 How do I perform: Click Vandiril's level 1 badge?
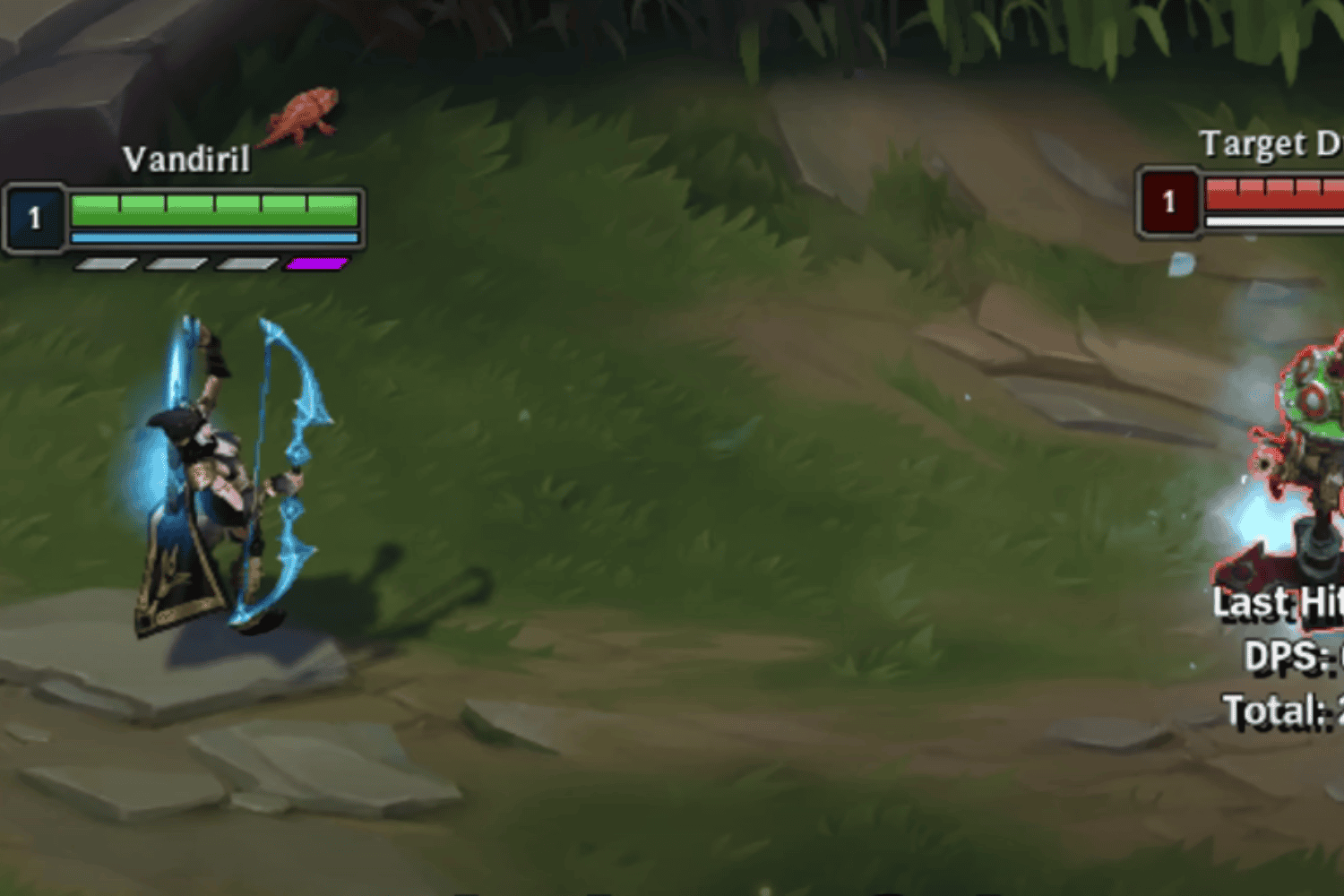pyautogui.click(x=34, y=217)
